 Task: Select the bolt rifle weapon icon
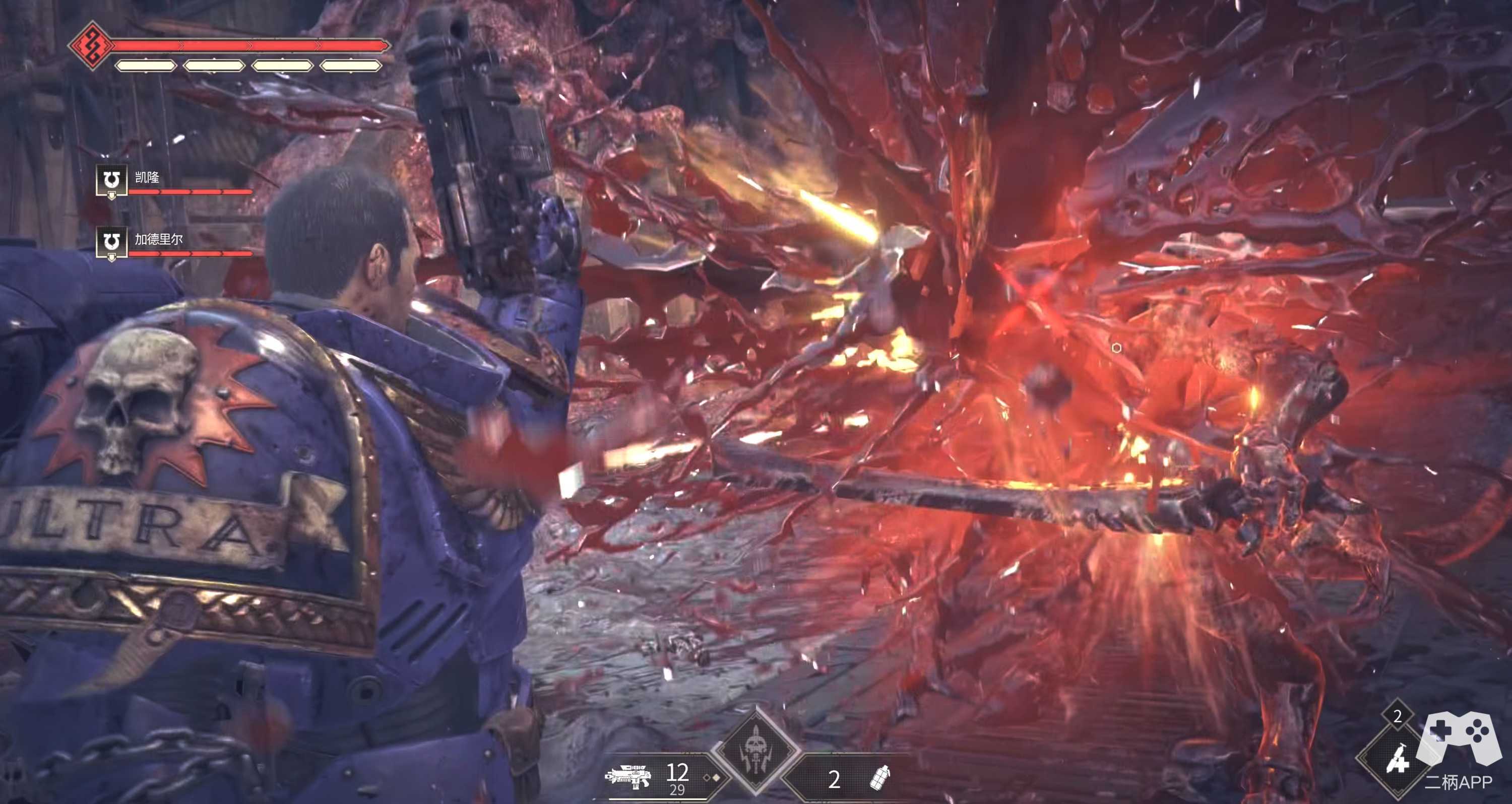click(x=628, y=778)
